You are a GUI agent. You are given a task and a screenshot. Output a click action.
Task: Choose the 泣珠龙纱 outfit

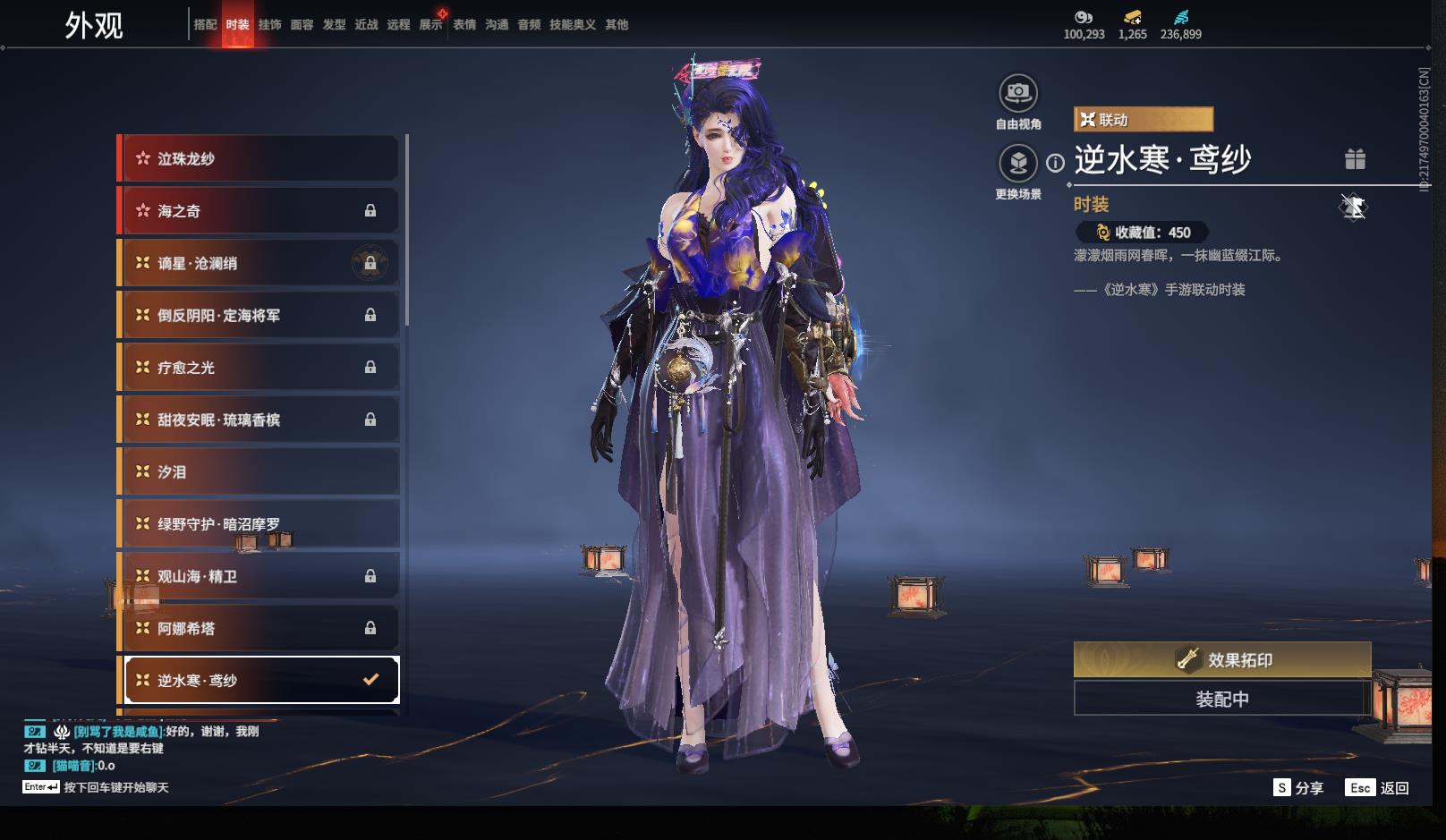pyautogui.click(x=259, y=158)
